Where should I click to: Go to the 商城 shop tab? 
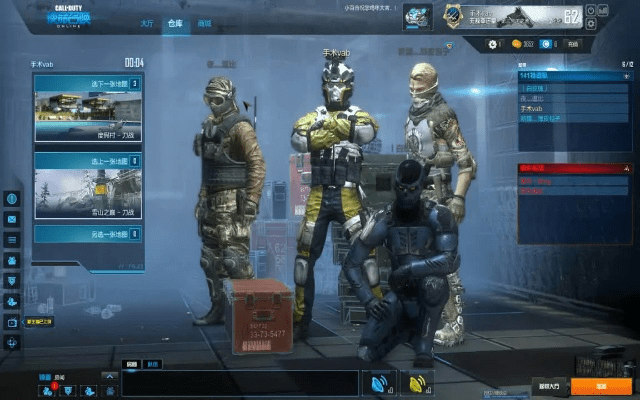204,21
